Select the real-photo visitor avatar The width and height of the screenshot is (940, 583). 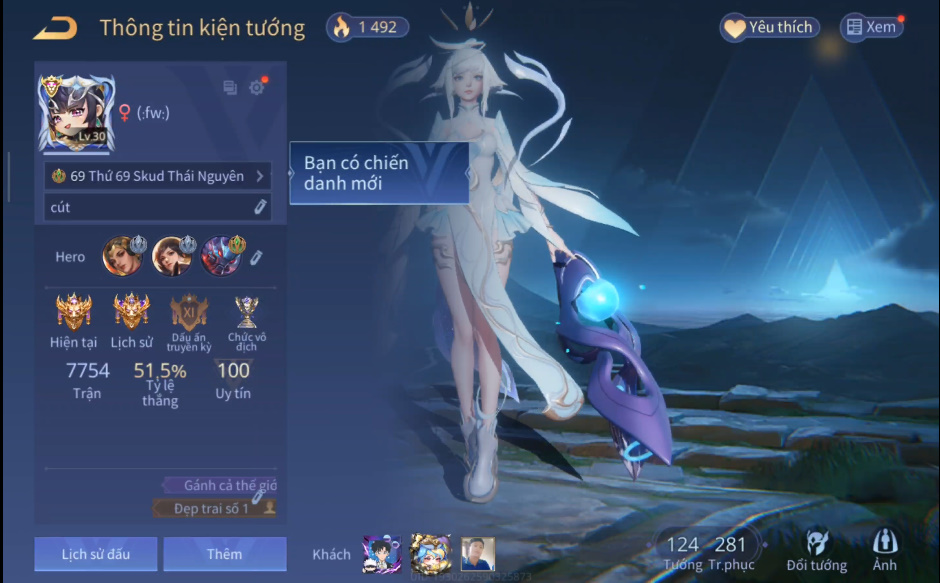pos(478,554)
